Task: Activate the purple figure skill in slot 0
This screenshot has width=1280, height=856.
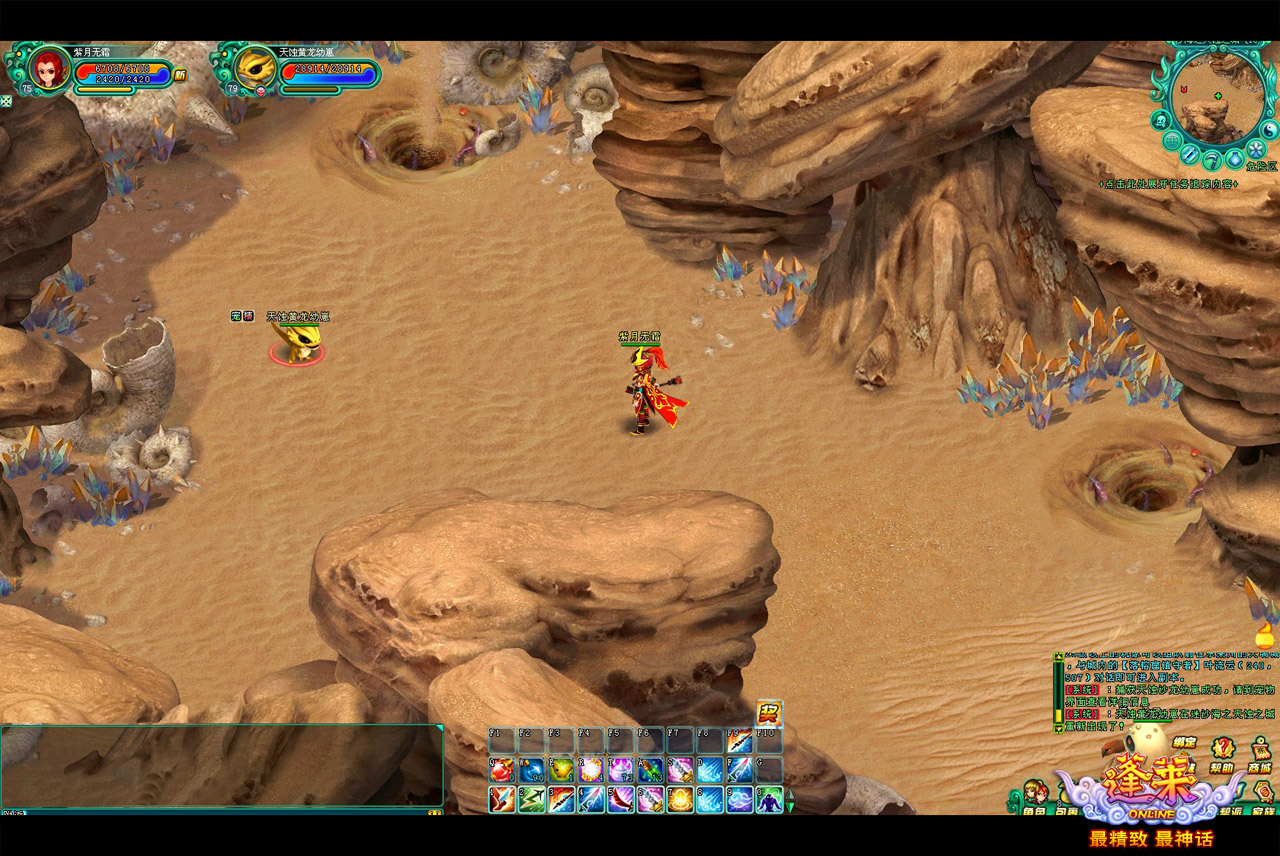Action: click(769, 800)
